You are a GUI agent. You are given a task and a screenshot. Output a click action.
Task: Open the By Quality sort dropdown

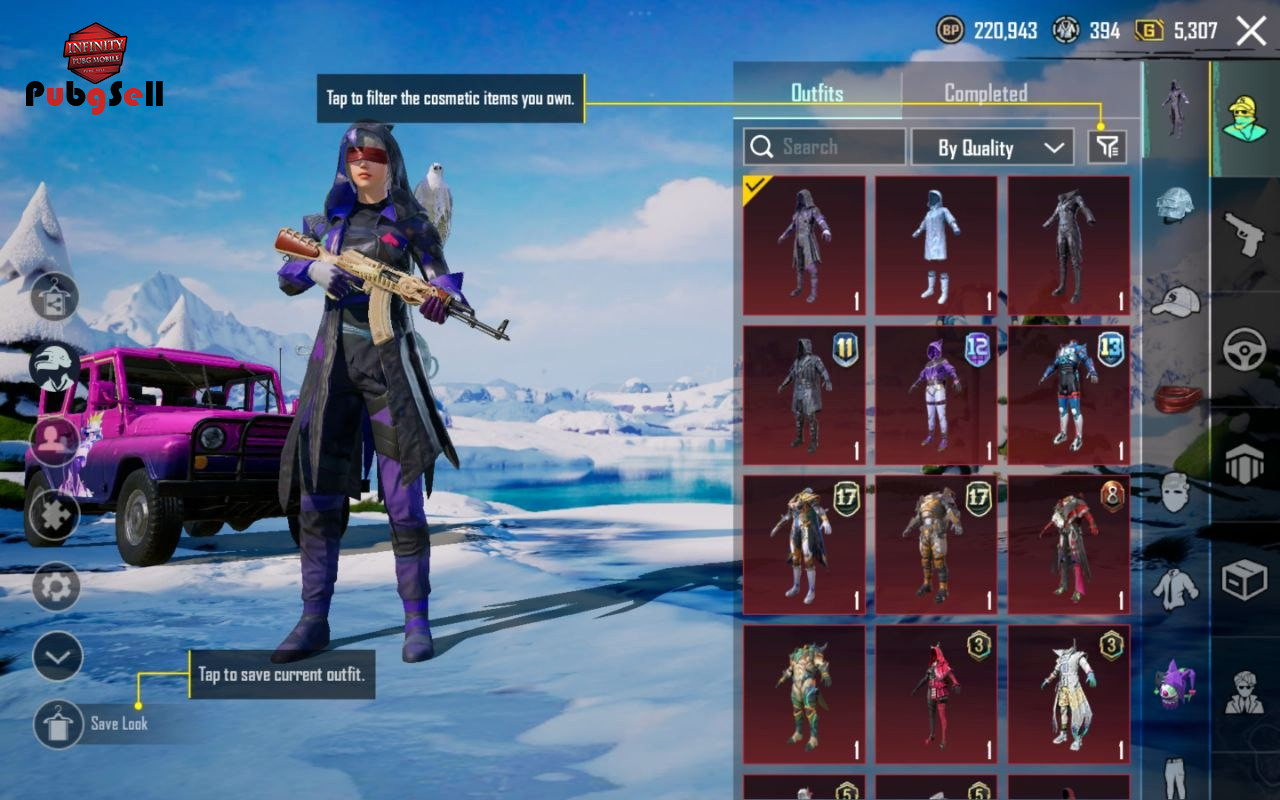point(992,147)
